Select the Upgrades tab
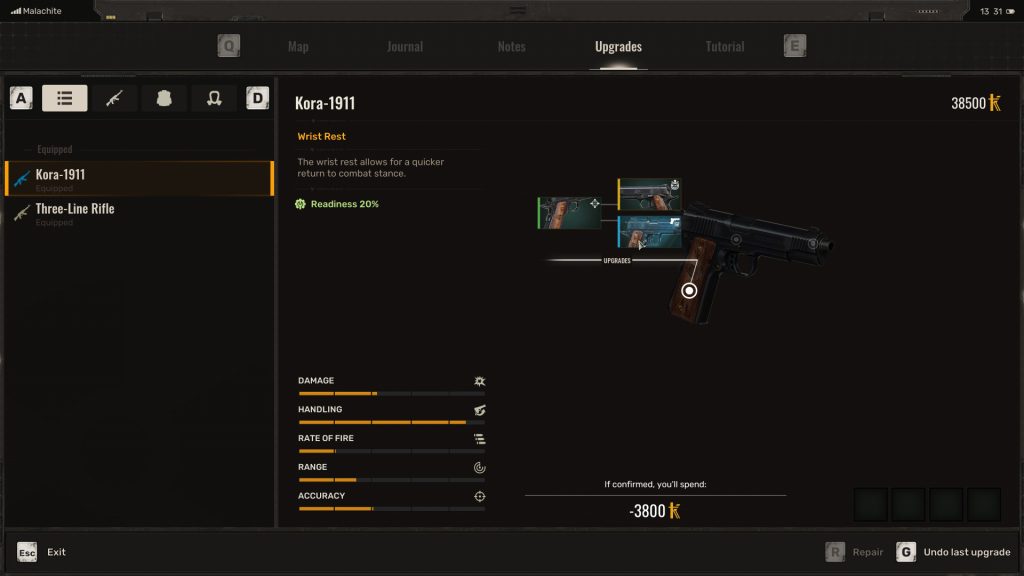The height and width of the screenshot is (576, 1024). coord(618,47)
